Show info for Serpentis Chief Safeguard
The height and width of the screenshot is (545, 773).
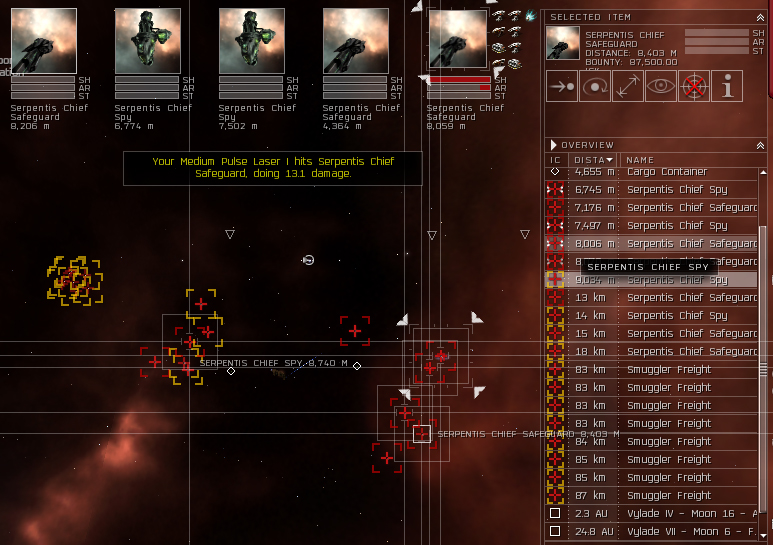(727, 87)
